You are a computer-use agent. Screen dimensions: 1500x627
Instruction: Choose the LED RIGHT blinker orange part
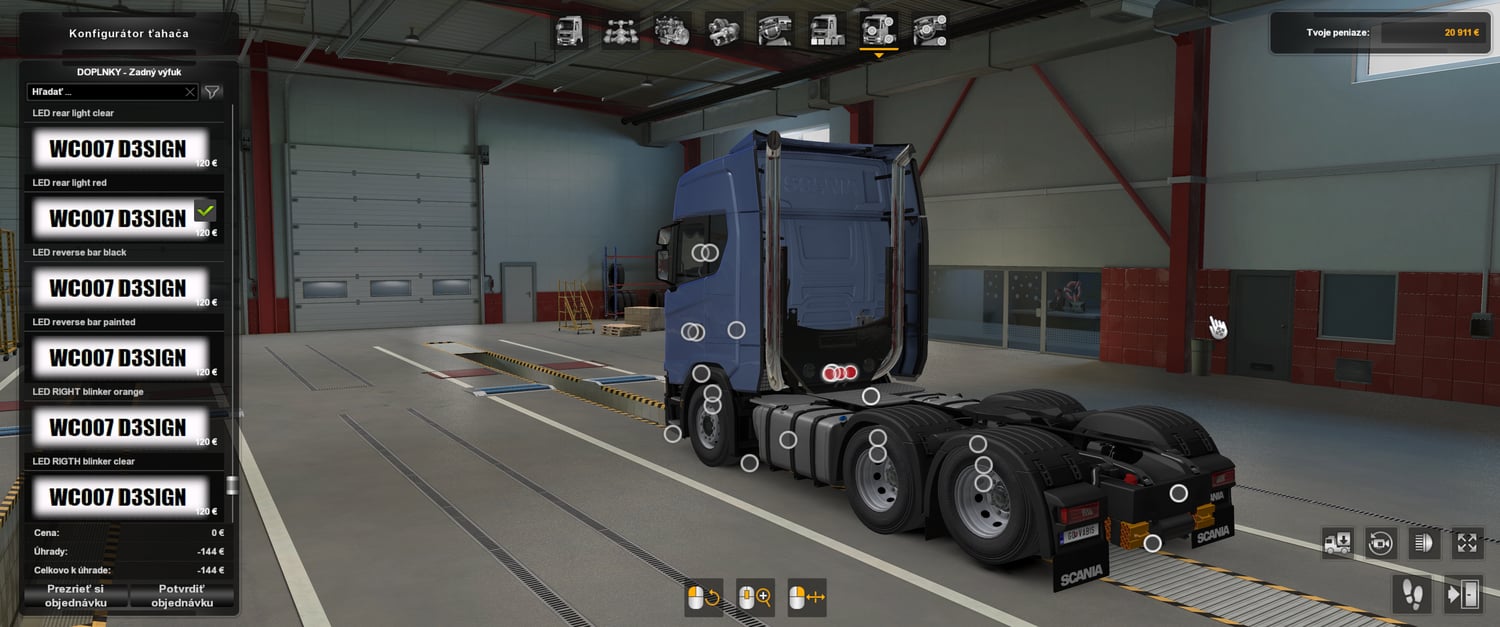coord(119,427)
